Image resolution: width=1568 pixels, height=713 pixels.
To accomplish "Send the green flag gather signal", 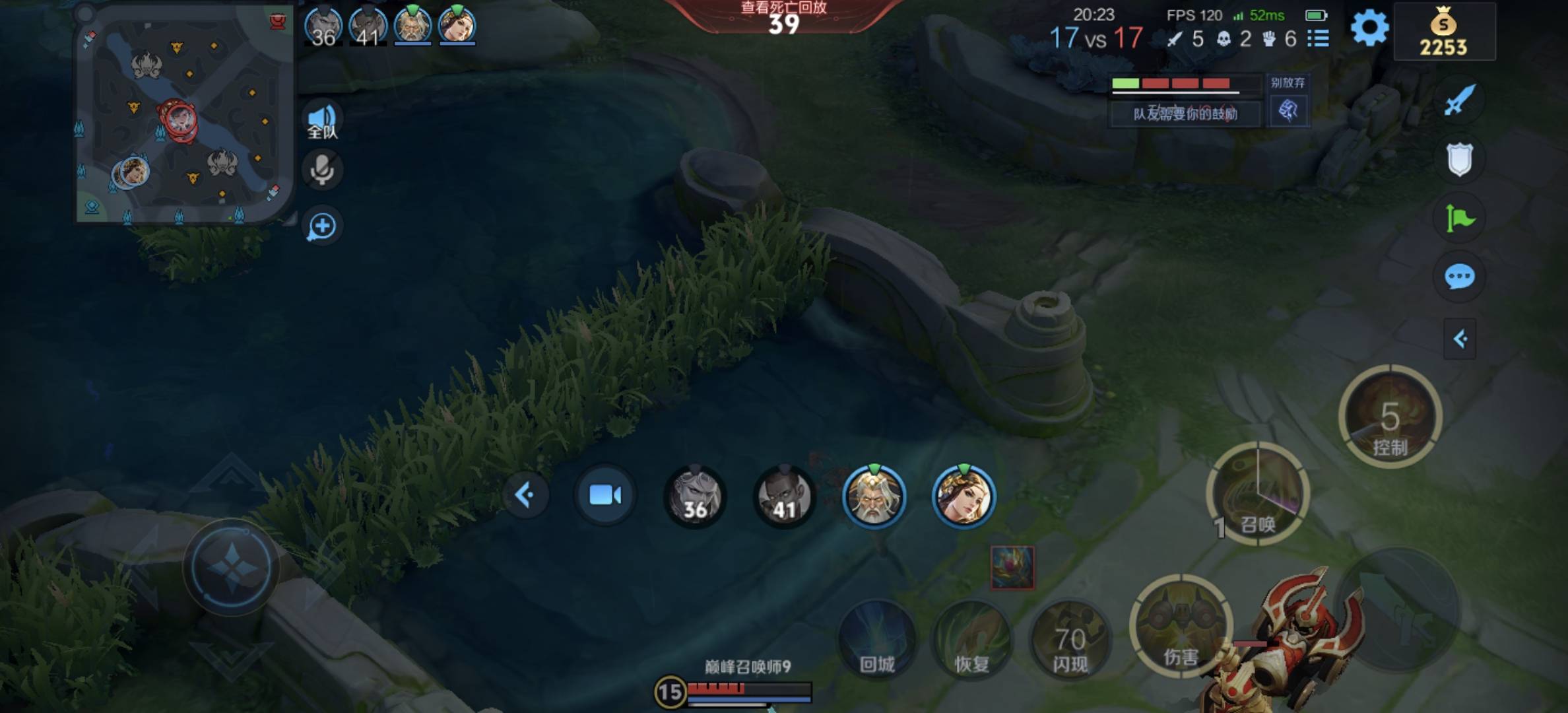I will click(x=1459, y=218).
